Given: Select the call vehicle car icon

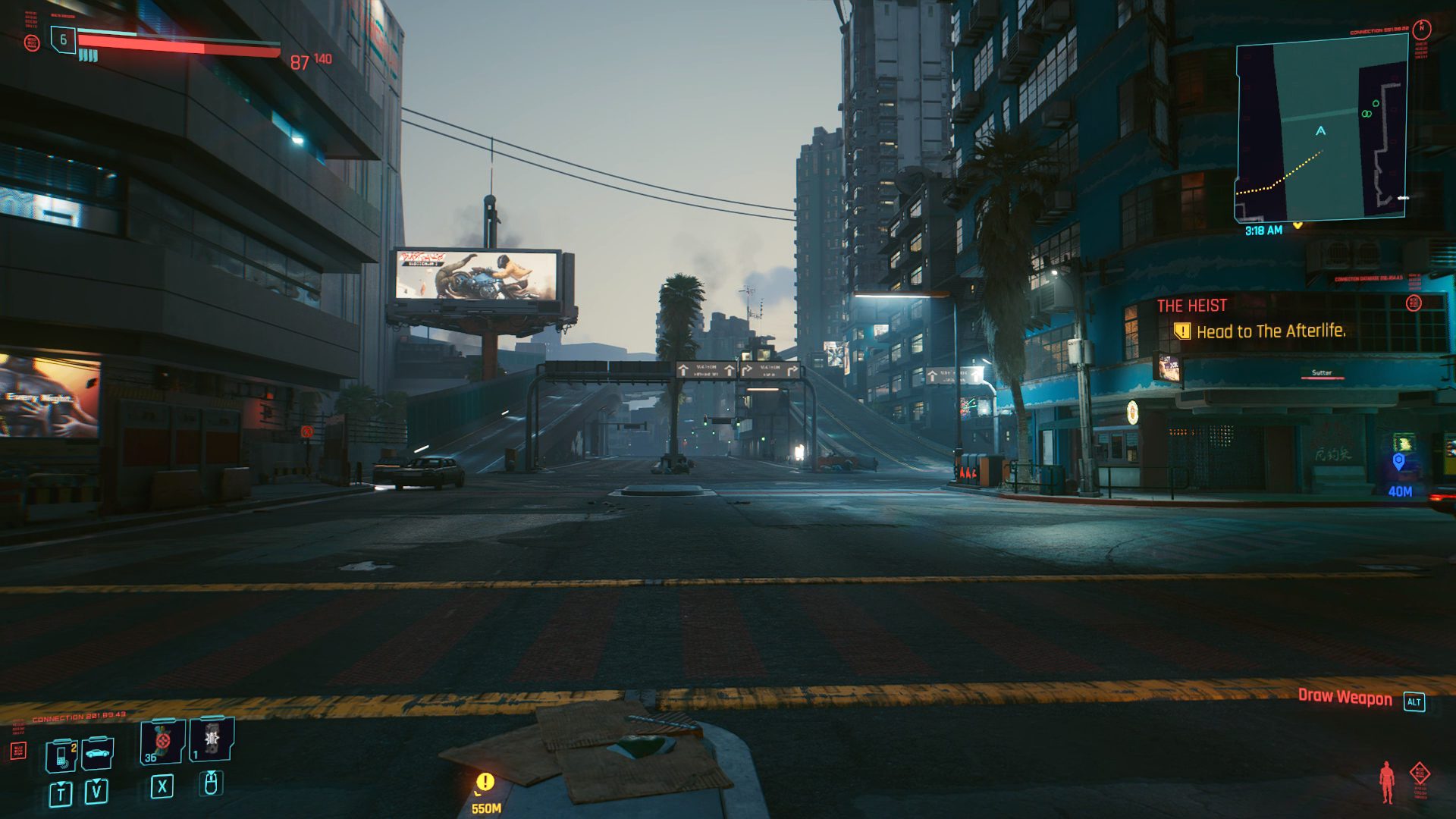Looking at the screenshot, I should [97, 753].
